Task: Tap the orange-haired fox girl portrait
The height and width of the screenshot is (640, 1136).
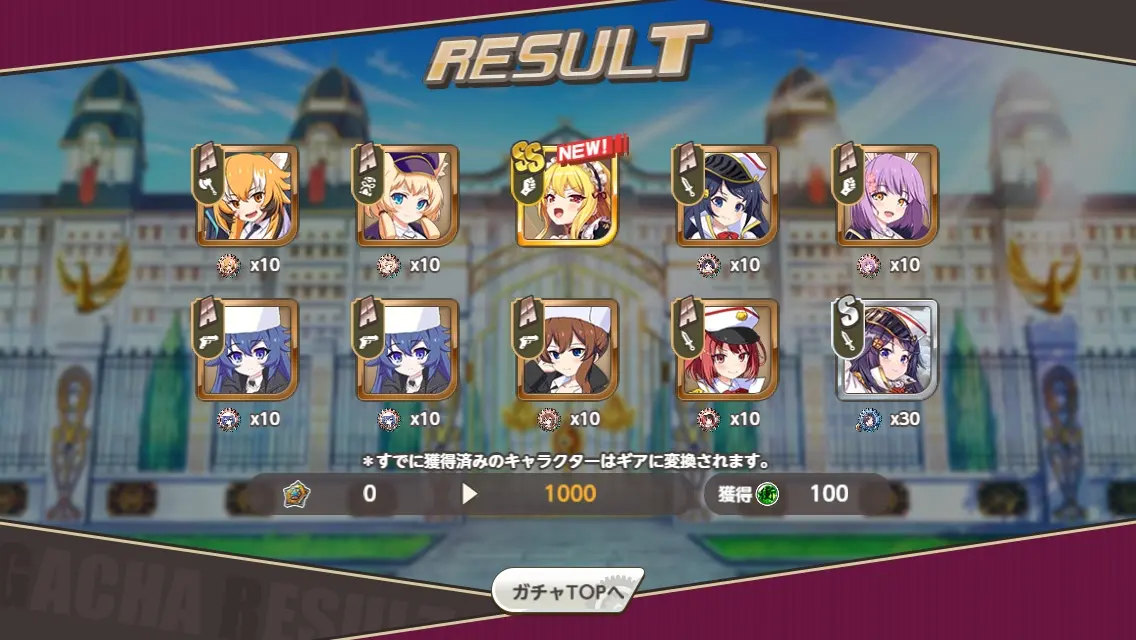Action: [x=247, y=197]
